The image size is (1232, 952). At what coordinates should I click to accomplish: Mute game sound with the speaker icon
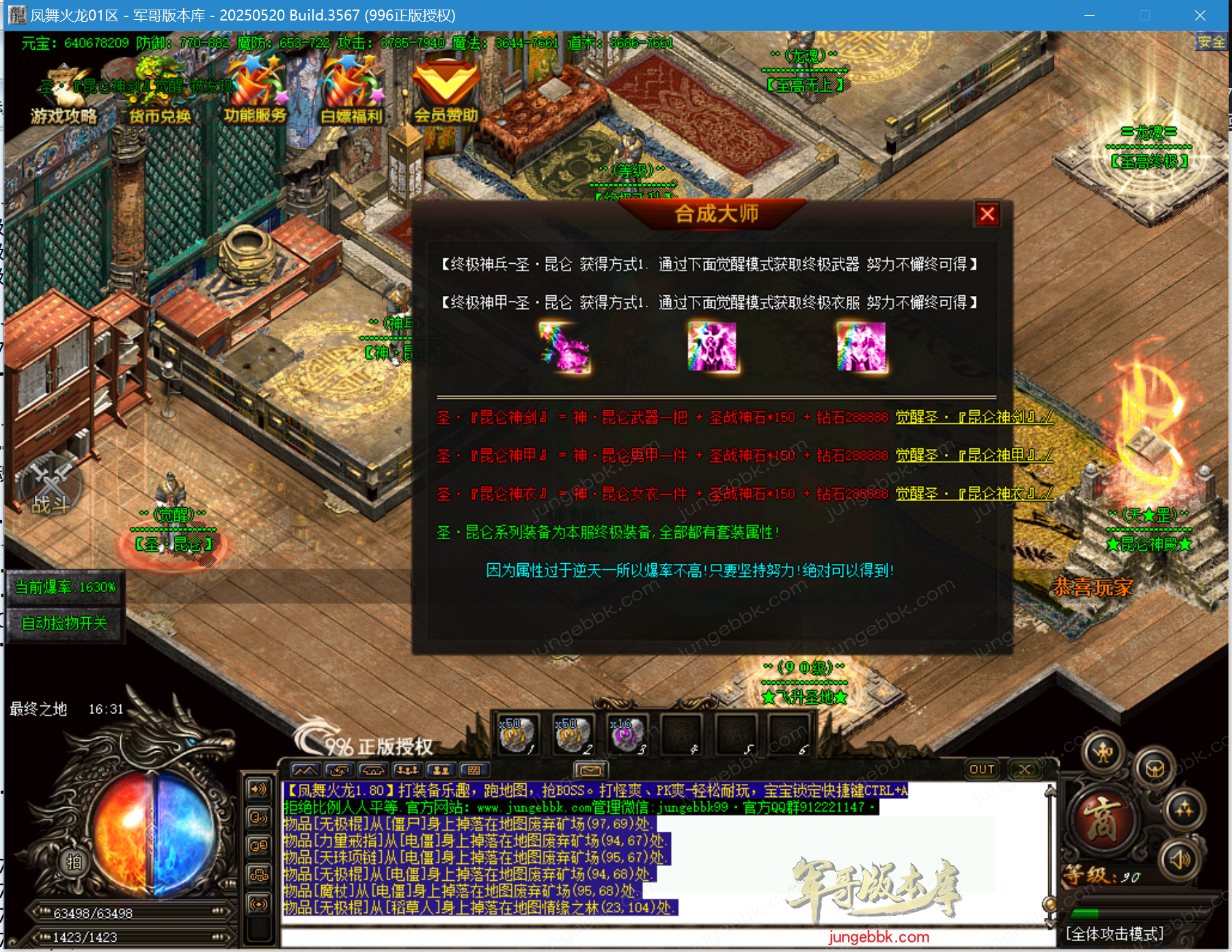click(1179, 860)
